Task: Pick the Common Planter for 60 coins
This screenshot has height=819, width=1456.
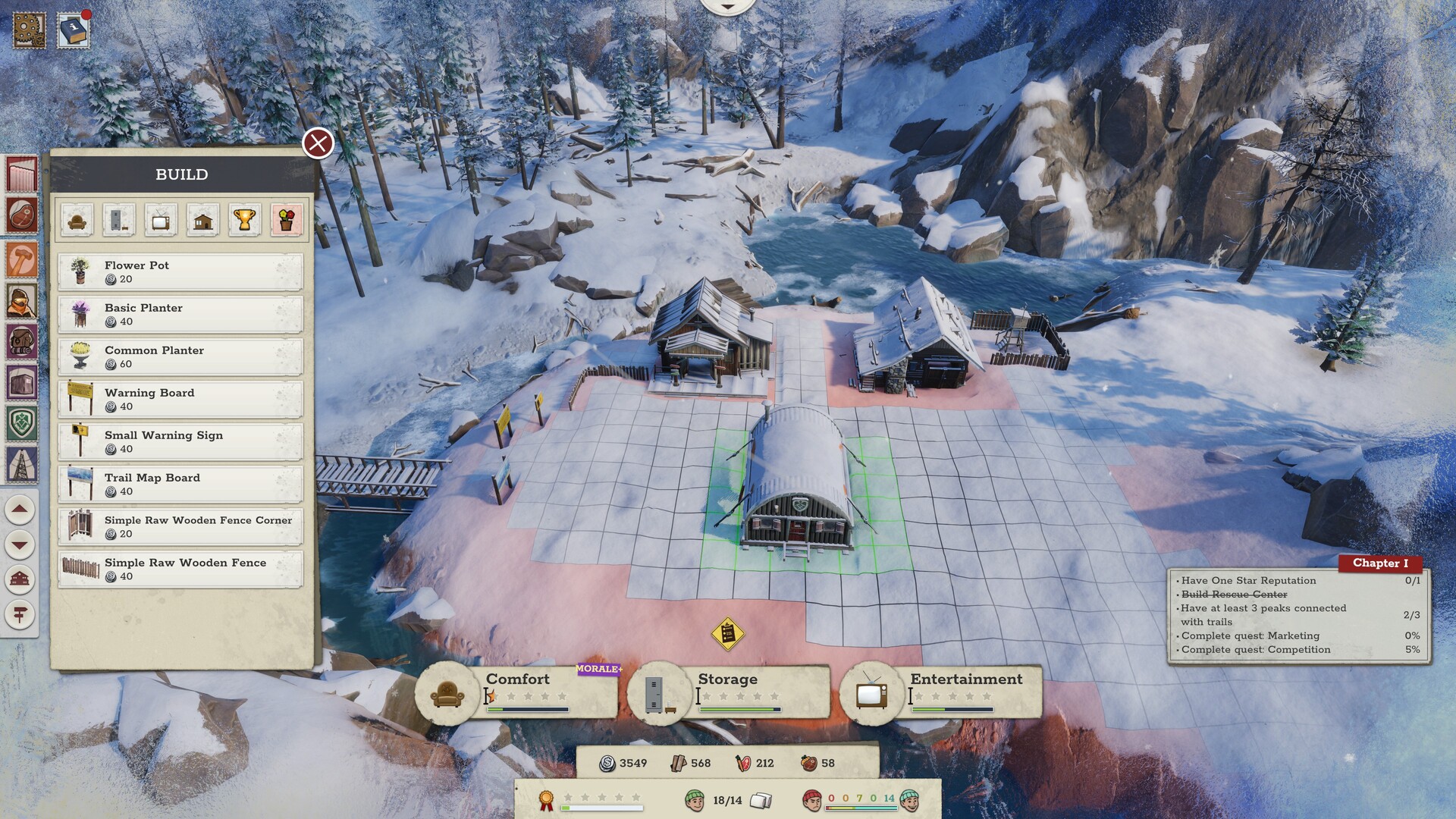Action: point(180,357)
